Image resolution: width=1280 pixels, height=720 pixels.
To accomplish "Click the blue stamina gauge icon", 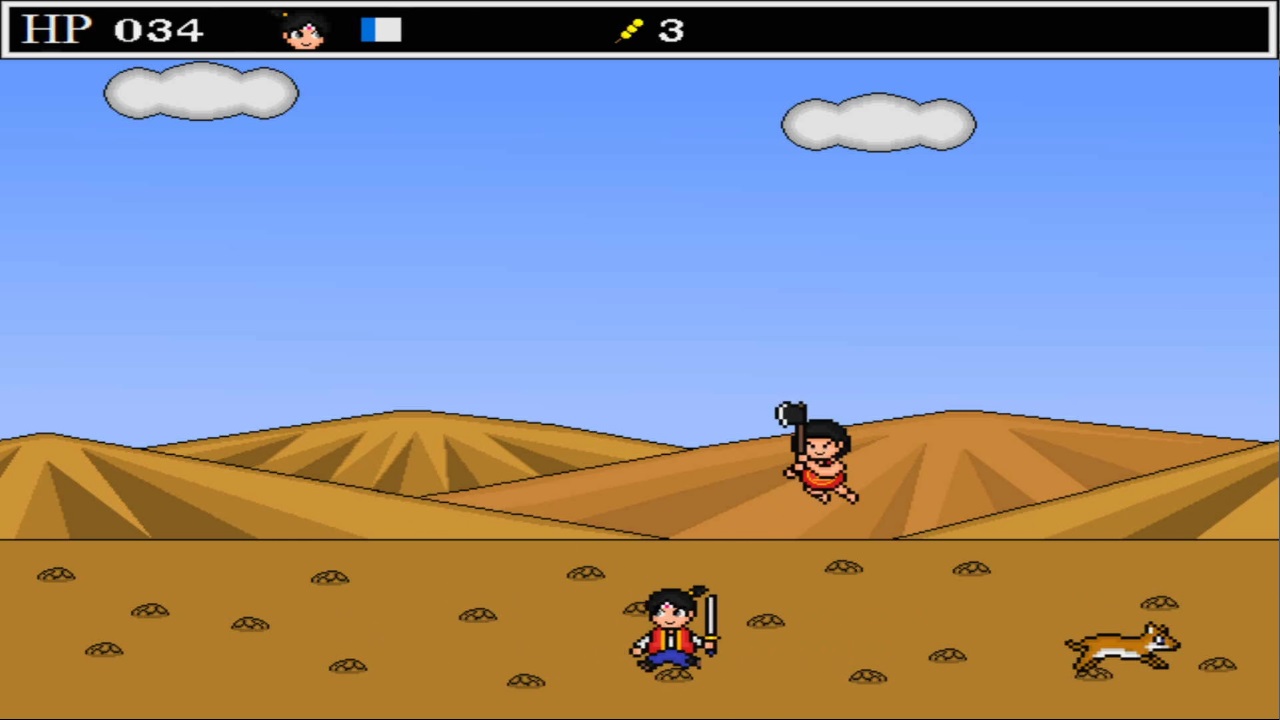I will [x=380, y=29].
